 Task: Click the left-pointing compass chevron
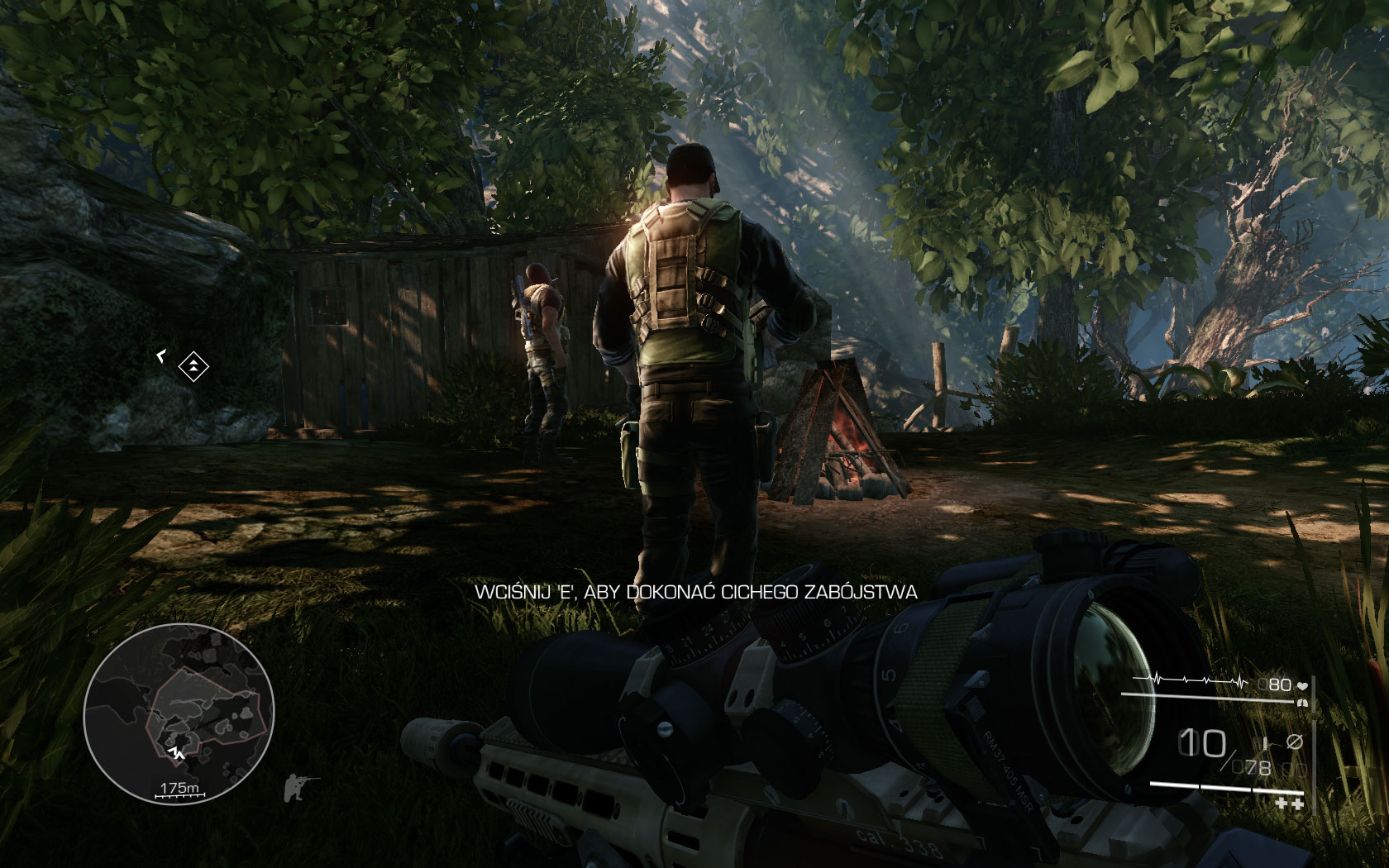(160, 355)
